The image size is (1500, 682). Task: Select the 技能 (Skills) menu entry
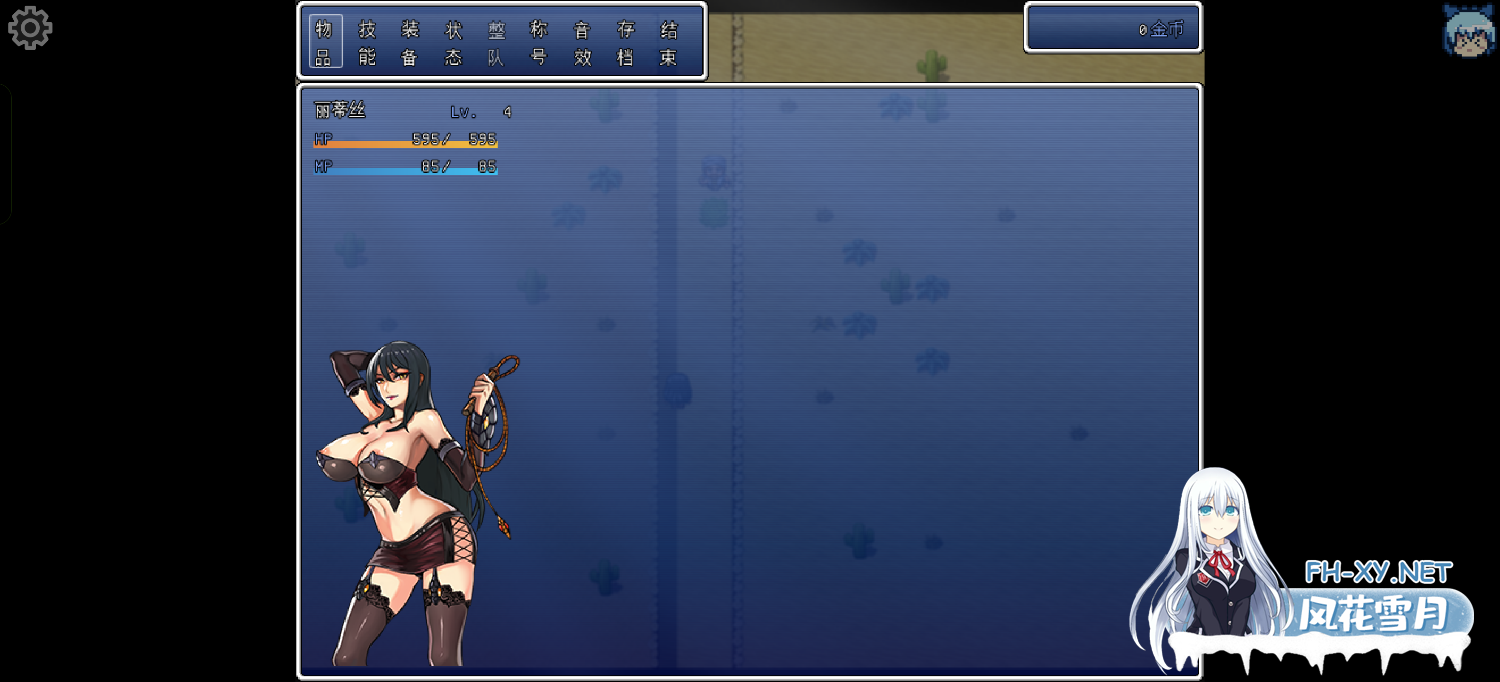pyautogui.click(x=367, y=43)
